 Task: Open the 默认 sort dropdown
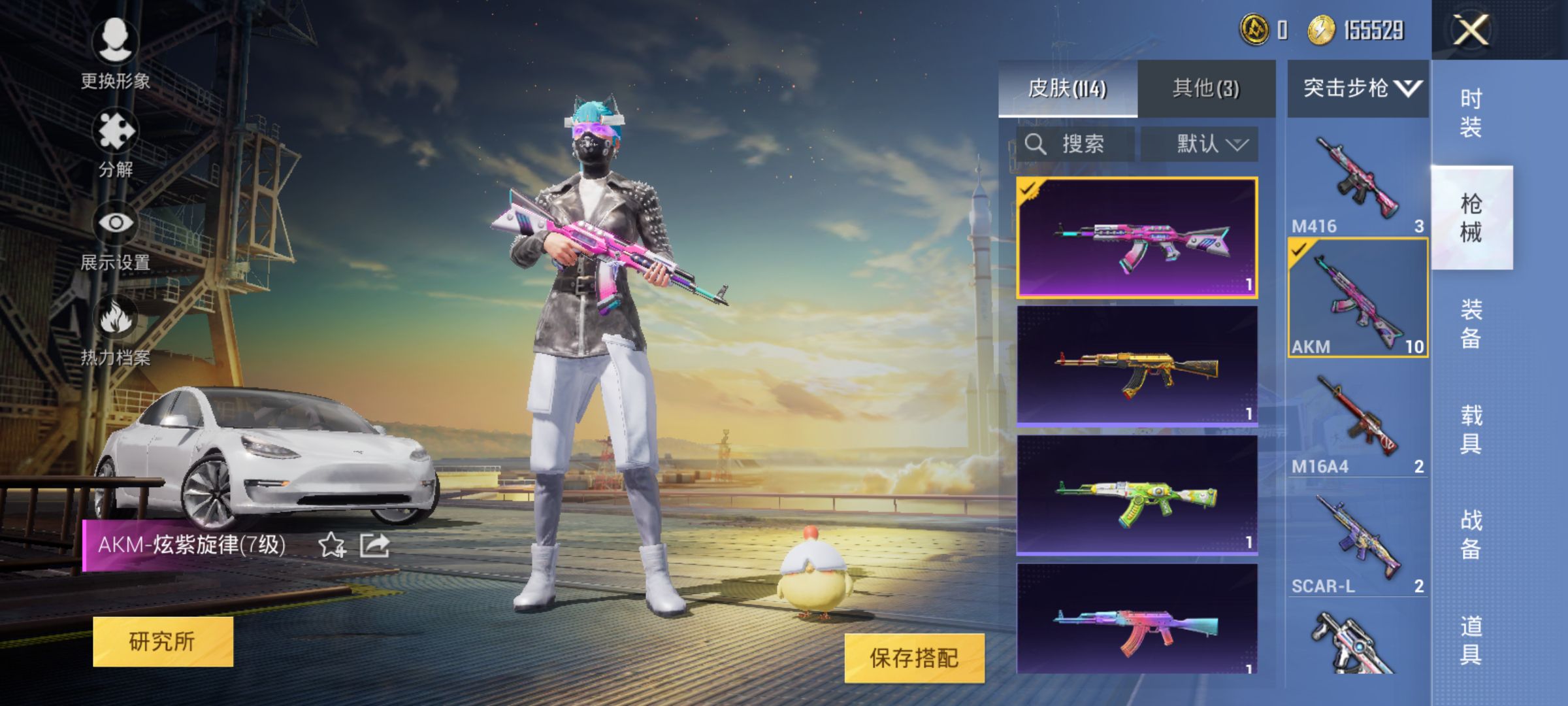(1200, 144)
